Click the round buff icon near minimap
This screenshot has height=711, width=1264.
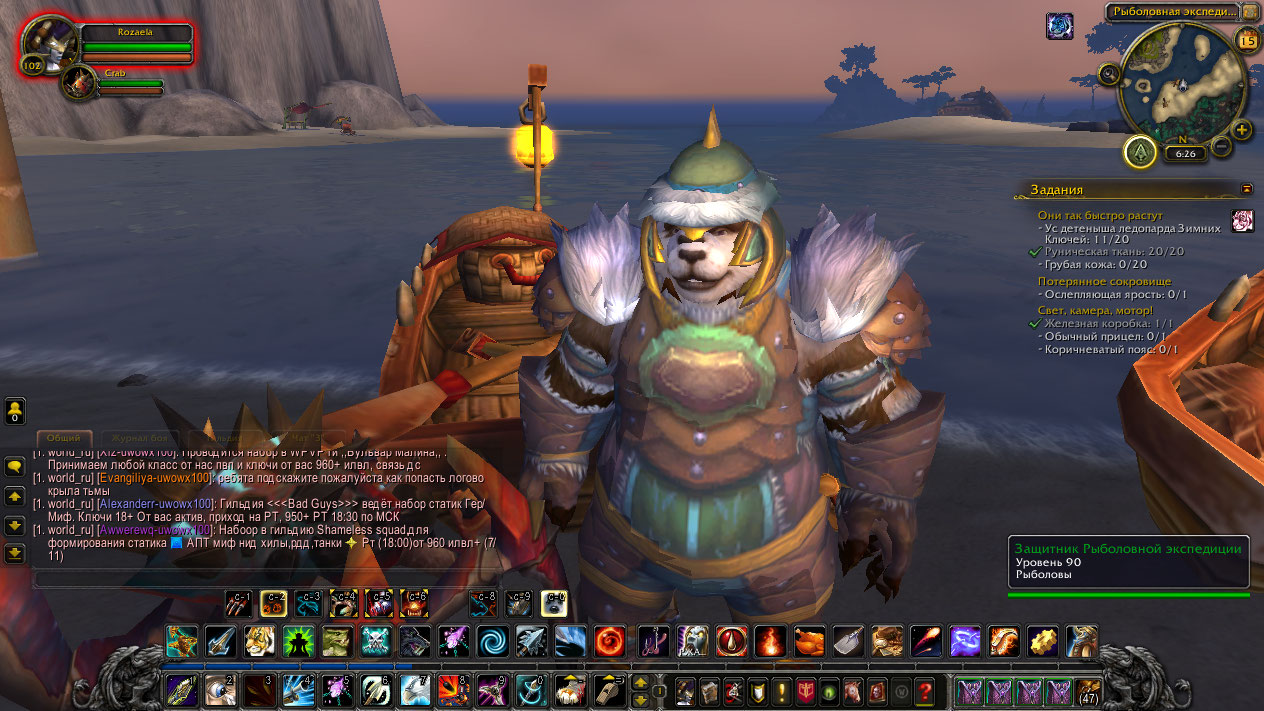[1059, 26]
